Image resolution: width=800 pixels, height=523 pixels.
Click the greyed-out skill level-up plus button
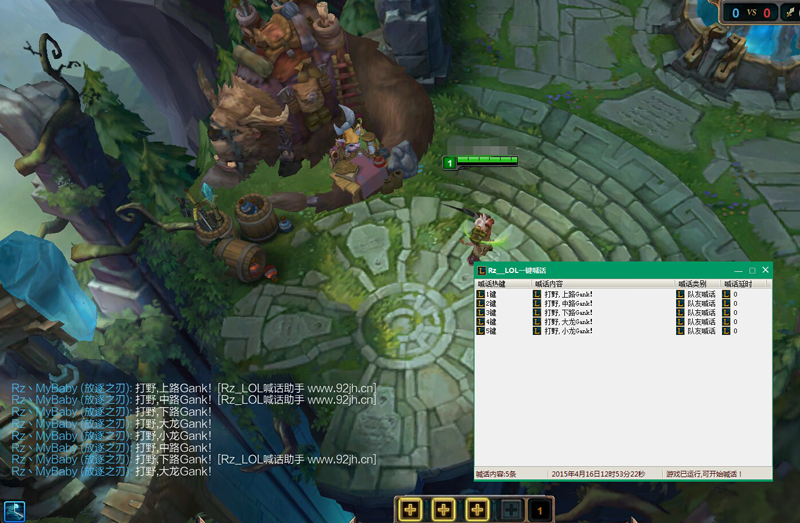coord(511,510)
